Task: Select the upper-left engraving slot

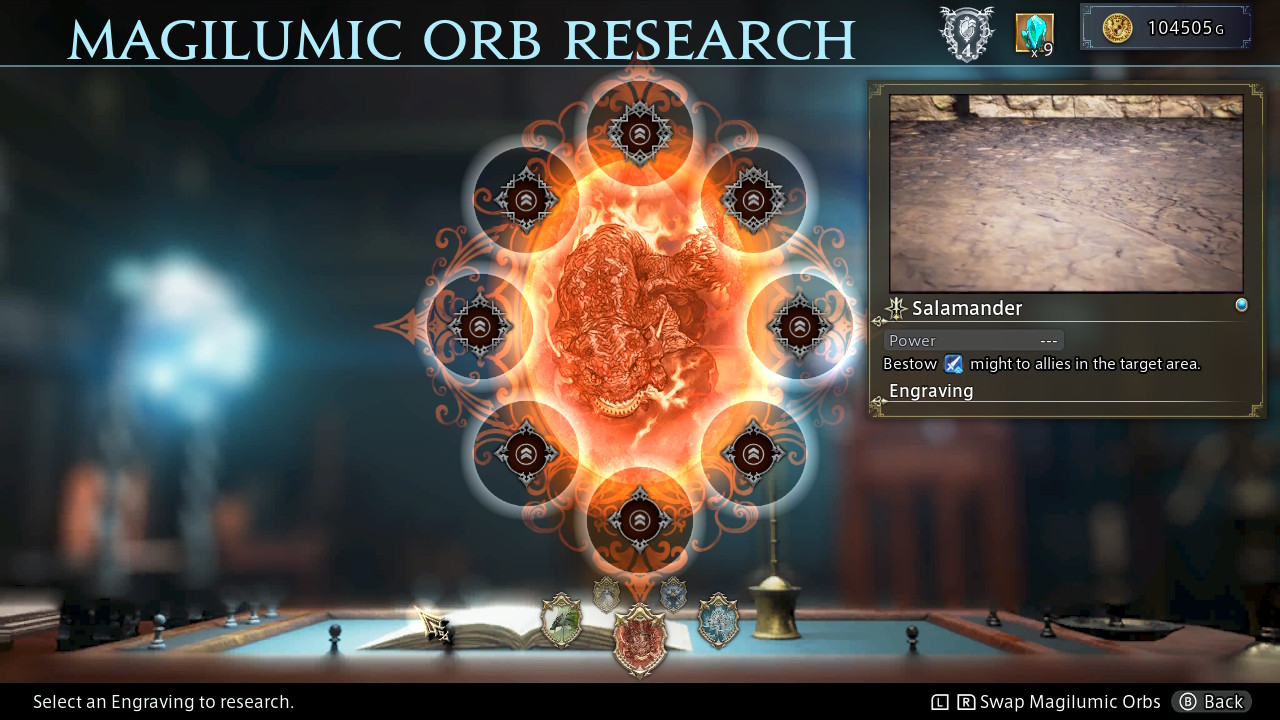Action: [525, 198]
